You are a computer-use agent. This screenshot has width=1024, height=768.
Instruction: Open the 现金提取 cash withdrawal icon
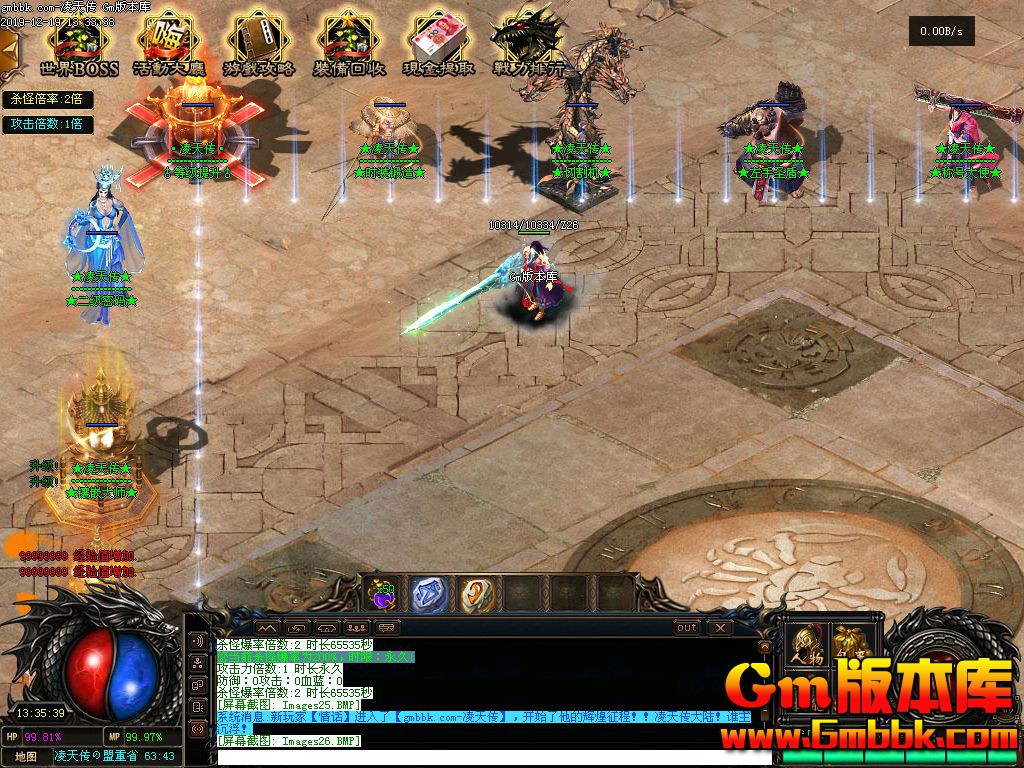[438, 45]
